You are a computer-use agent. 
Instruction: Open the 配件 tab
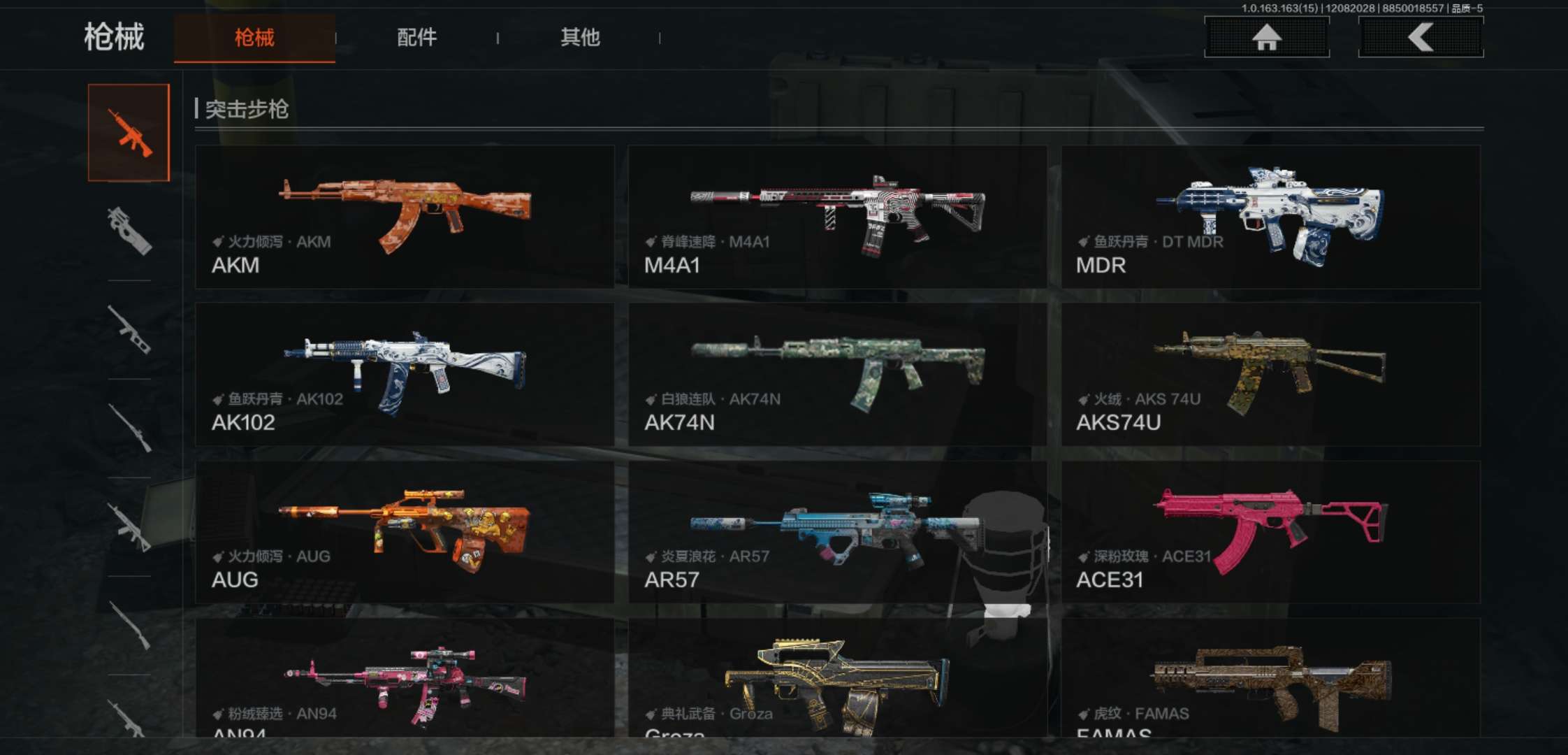(417, 38)
